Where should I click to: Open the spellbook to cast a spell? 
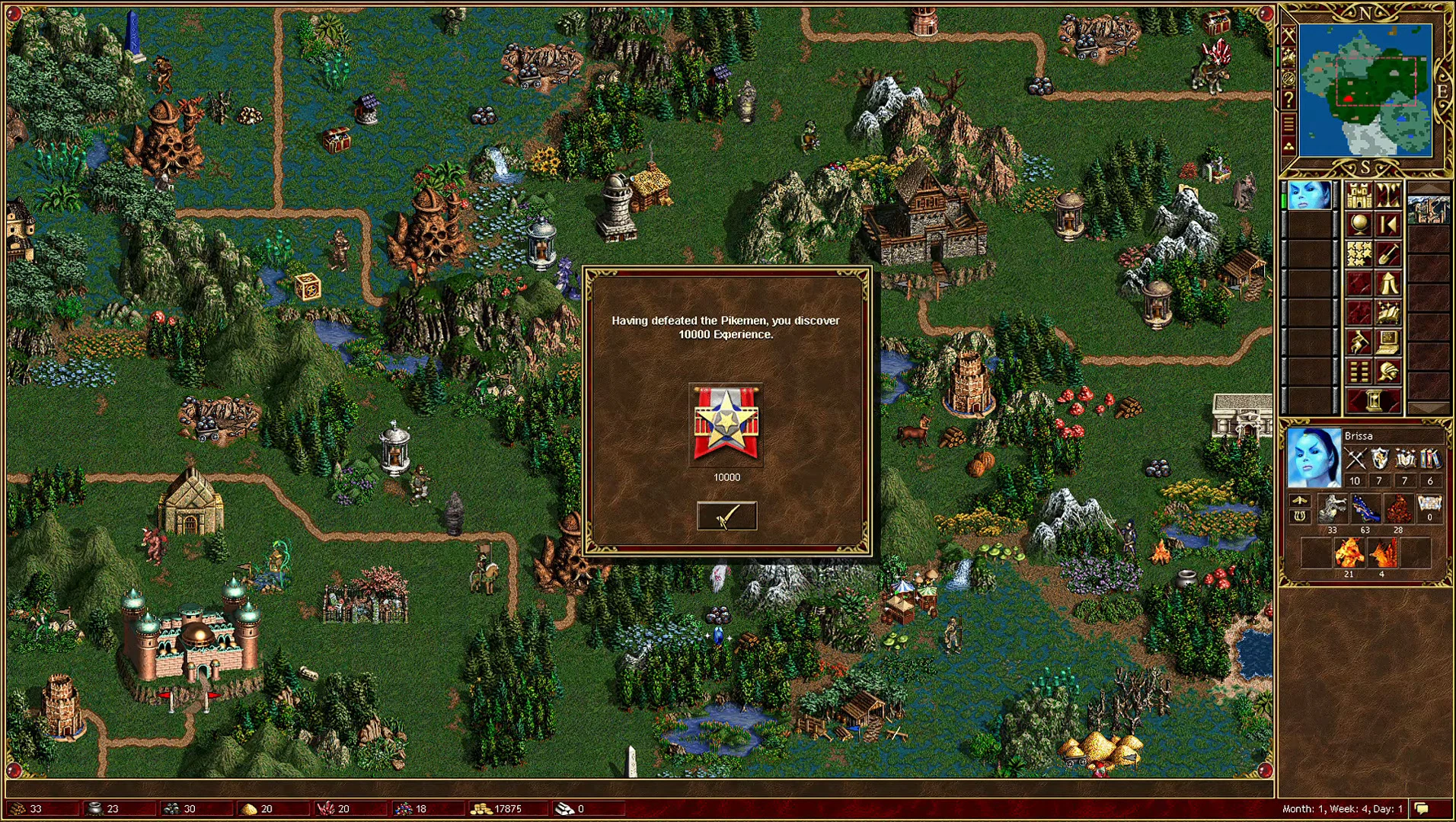pyautogui.click(x=1387, y=311)
